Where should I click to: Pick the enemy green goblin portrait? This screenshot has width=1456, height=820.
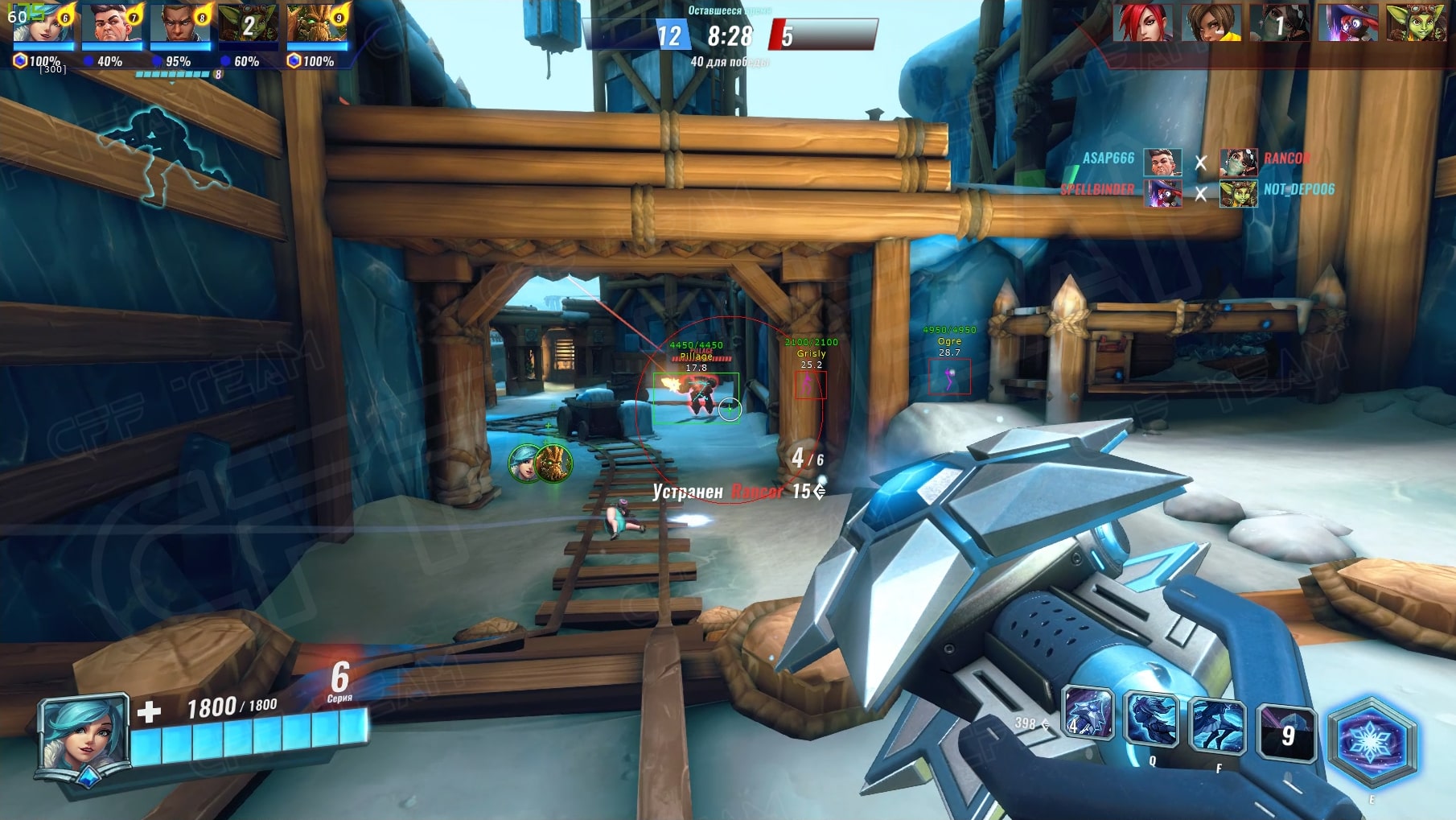pyautogui.click(x=1417, y=23)
